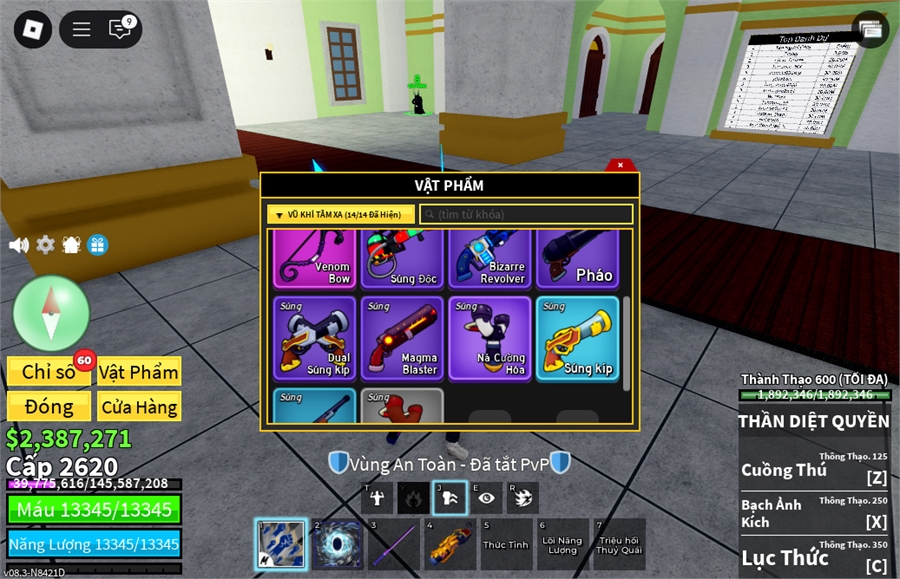Select the Nỏ Cường Hóa item
Image resolution: width=900 pixels, height=579 pixels.
(x=491, y=338)
